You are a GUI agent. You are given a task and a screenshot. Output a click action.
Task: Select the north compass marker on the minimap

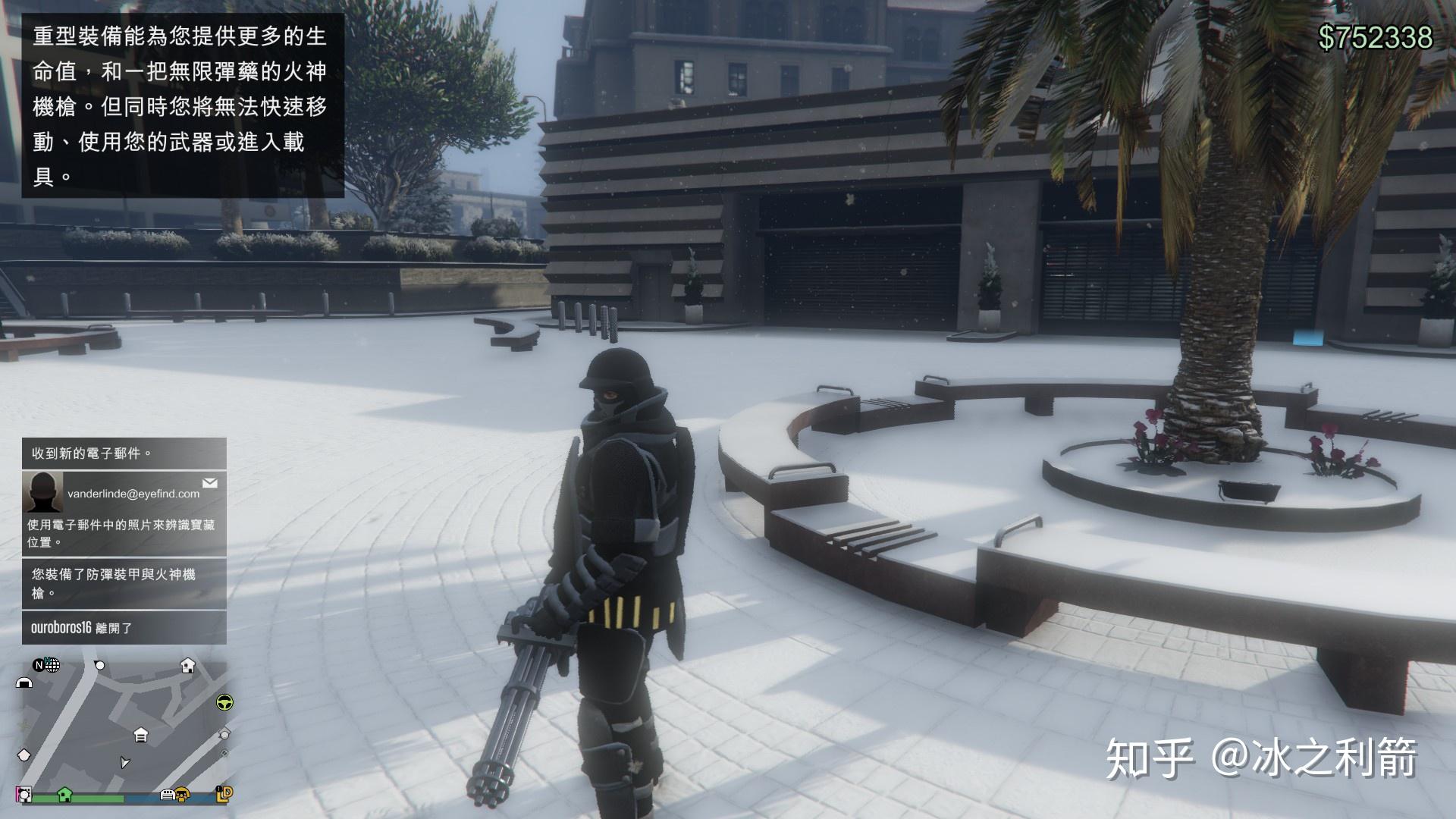[x=38, y=666]
